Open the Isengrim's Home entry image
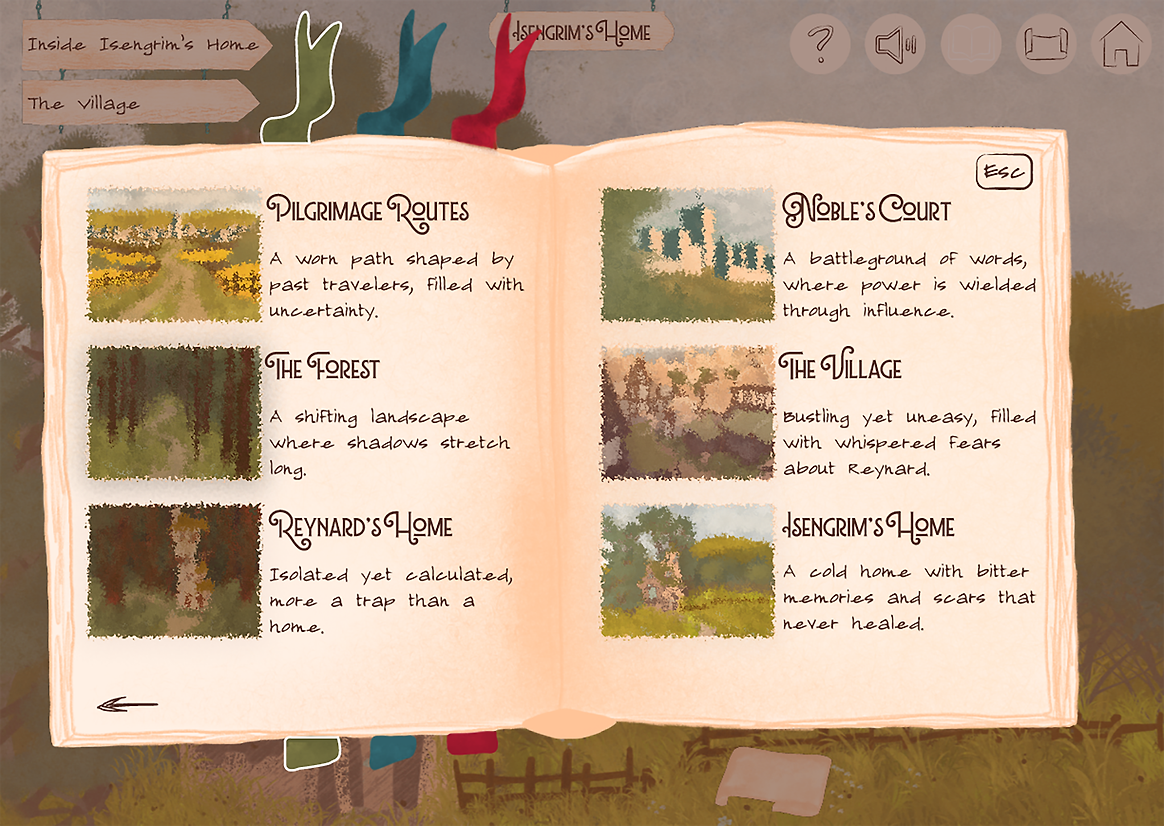This screenshot has width=1164, height=826. [x=688, y=570]
